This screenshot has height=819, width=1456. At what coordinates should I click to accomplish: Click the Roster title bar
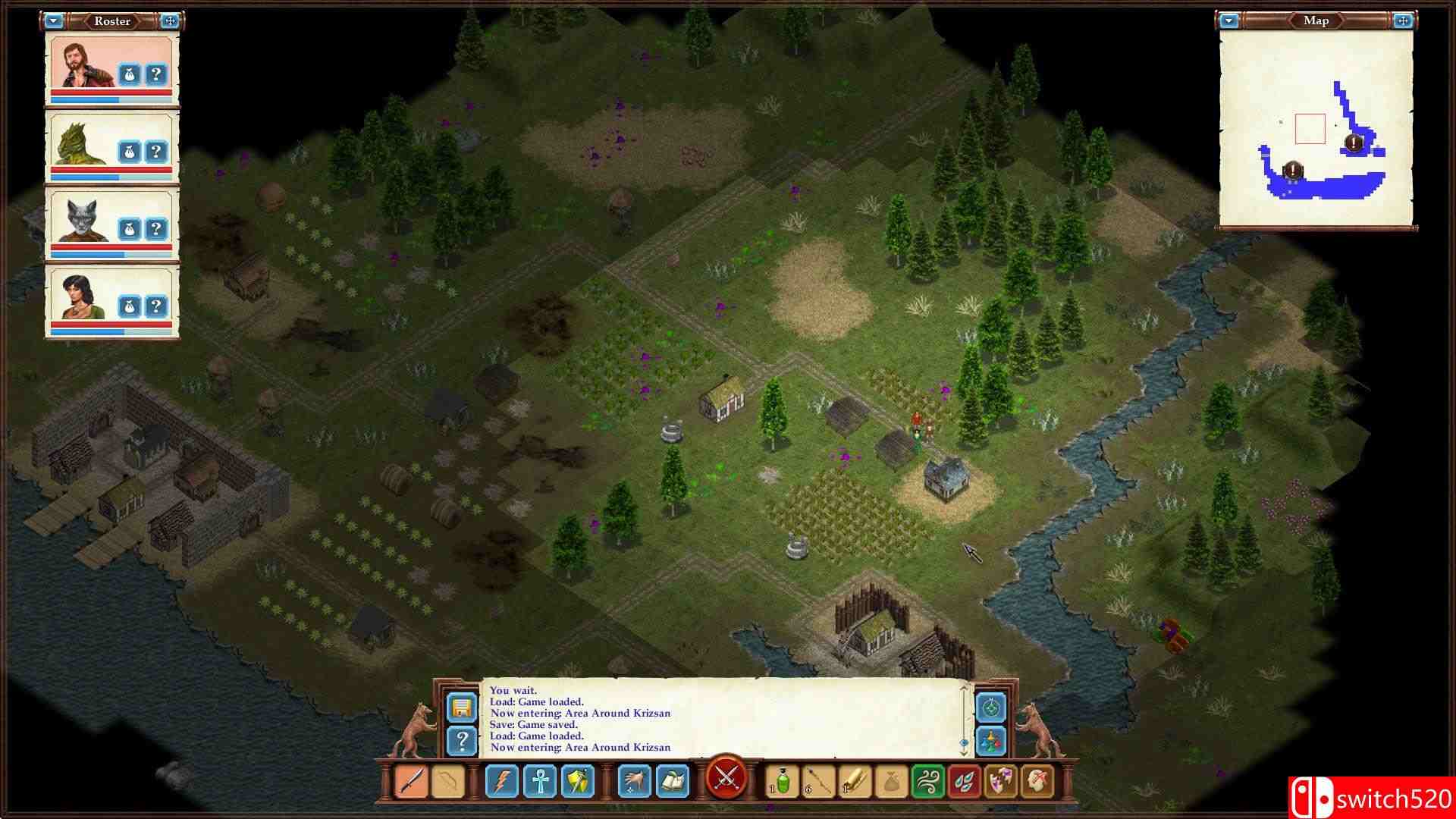111,21
